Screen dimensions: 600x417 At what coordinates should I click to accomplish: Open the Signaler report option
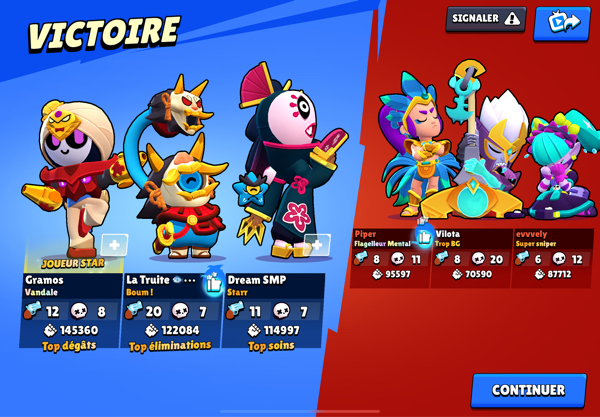point(486,19)
